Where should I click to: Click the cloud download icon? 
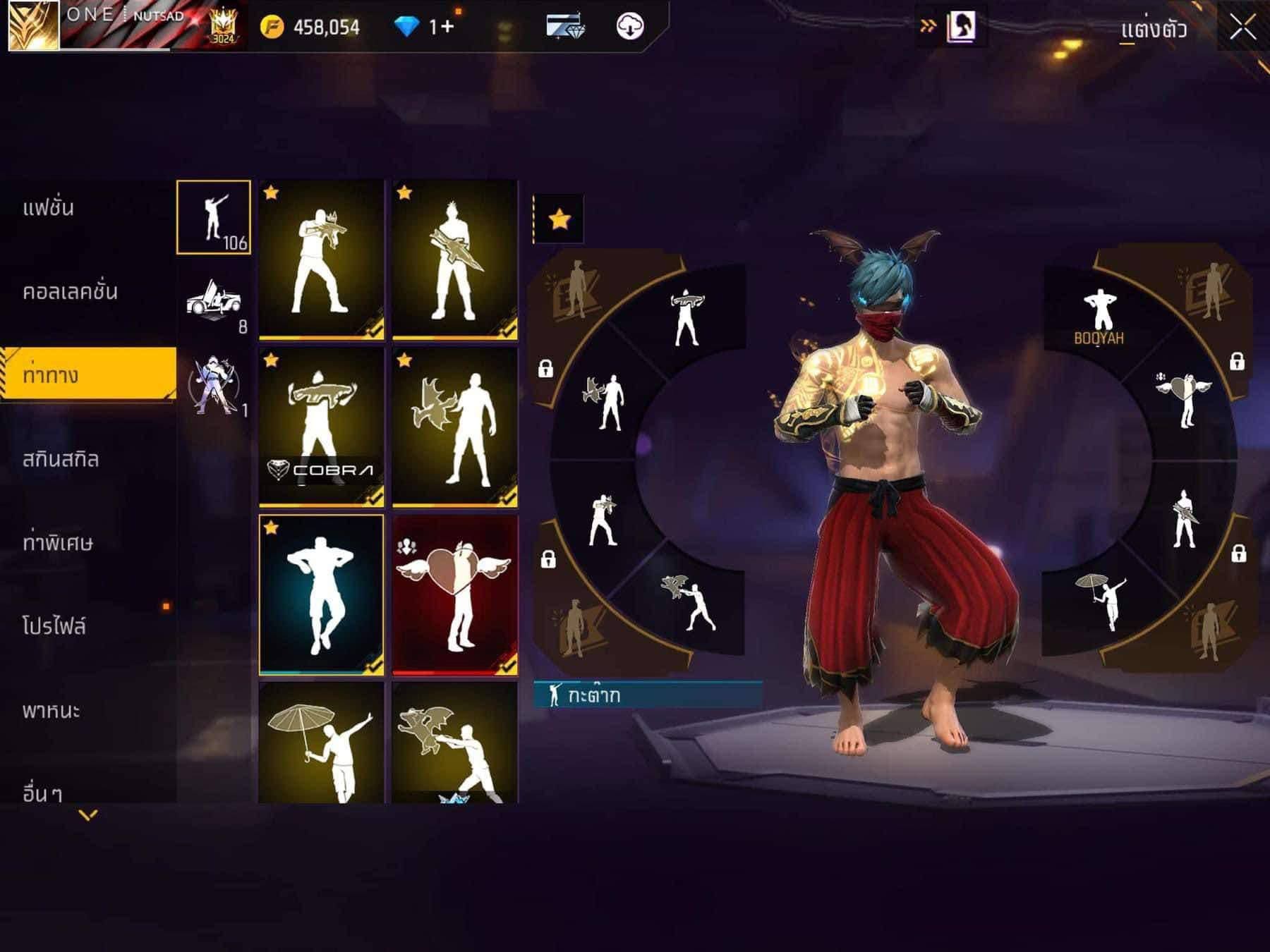[x=629, y=27]
